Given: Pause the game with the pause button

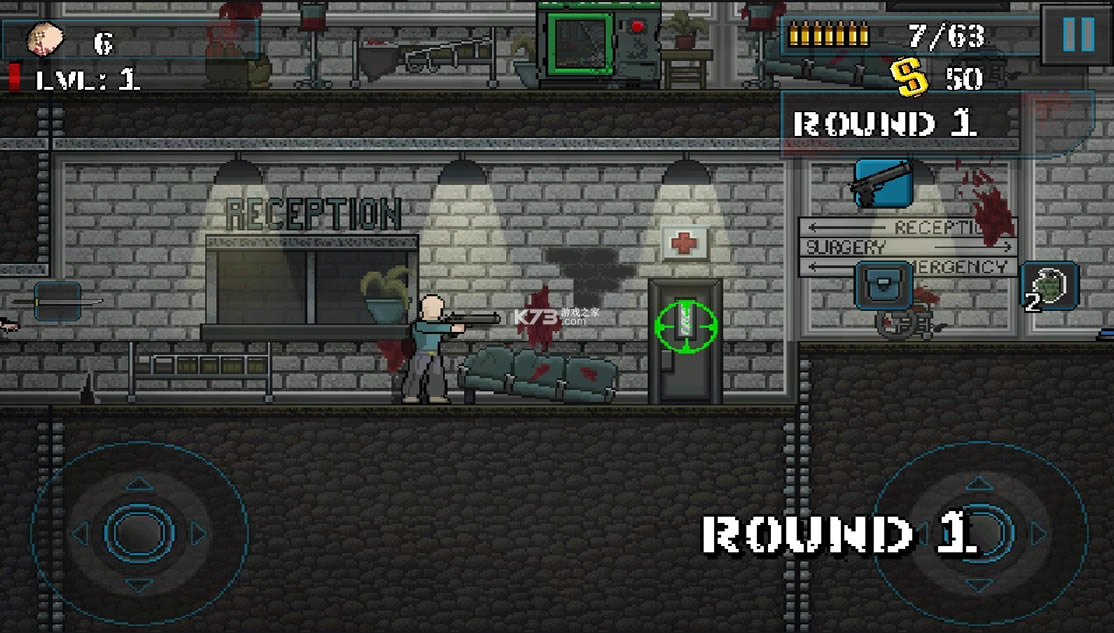Looking at the screenshot, I should [x=1077, y=36].
